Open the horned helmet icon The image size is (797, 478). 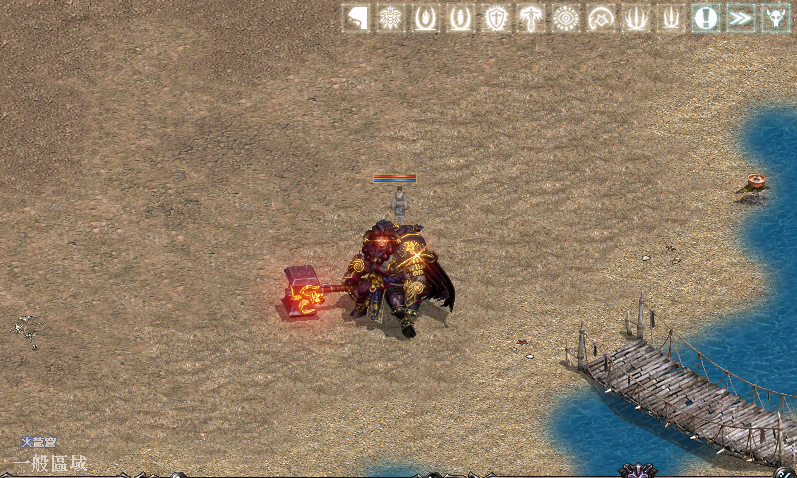click(776, 18)
